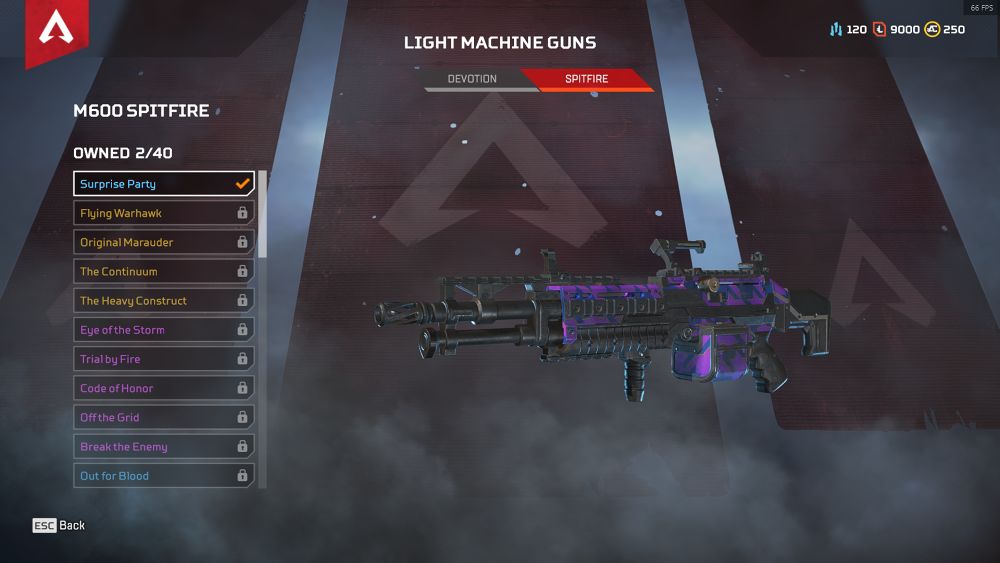
Task: Select The Heavy Construct skin
Action: click(x=164, y=300)
